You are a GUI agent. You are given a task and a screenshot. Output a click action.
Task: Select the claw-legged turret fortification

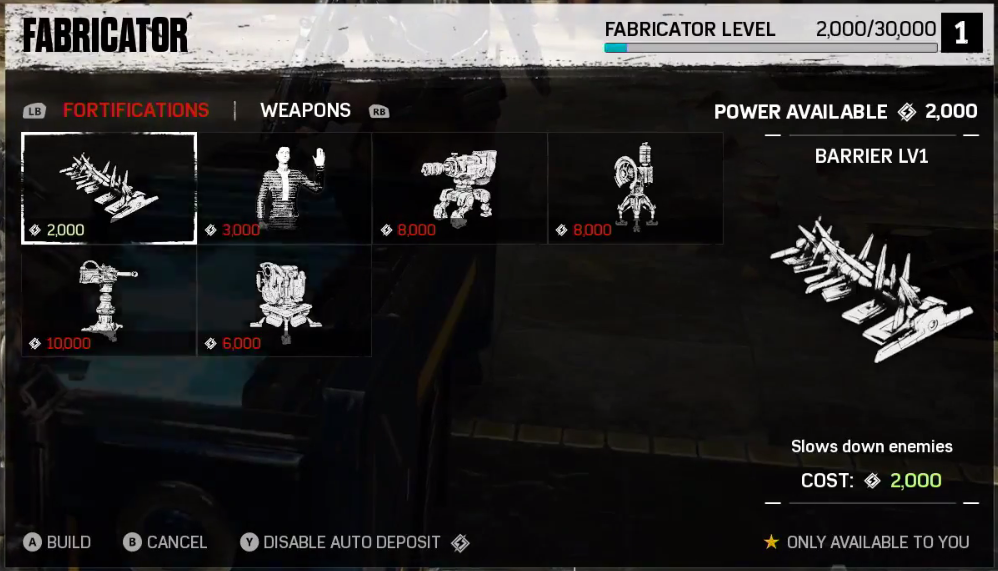pyautogui.click(x=636, y=188)
